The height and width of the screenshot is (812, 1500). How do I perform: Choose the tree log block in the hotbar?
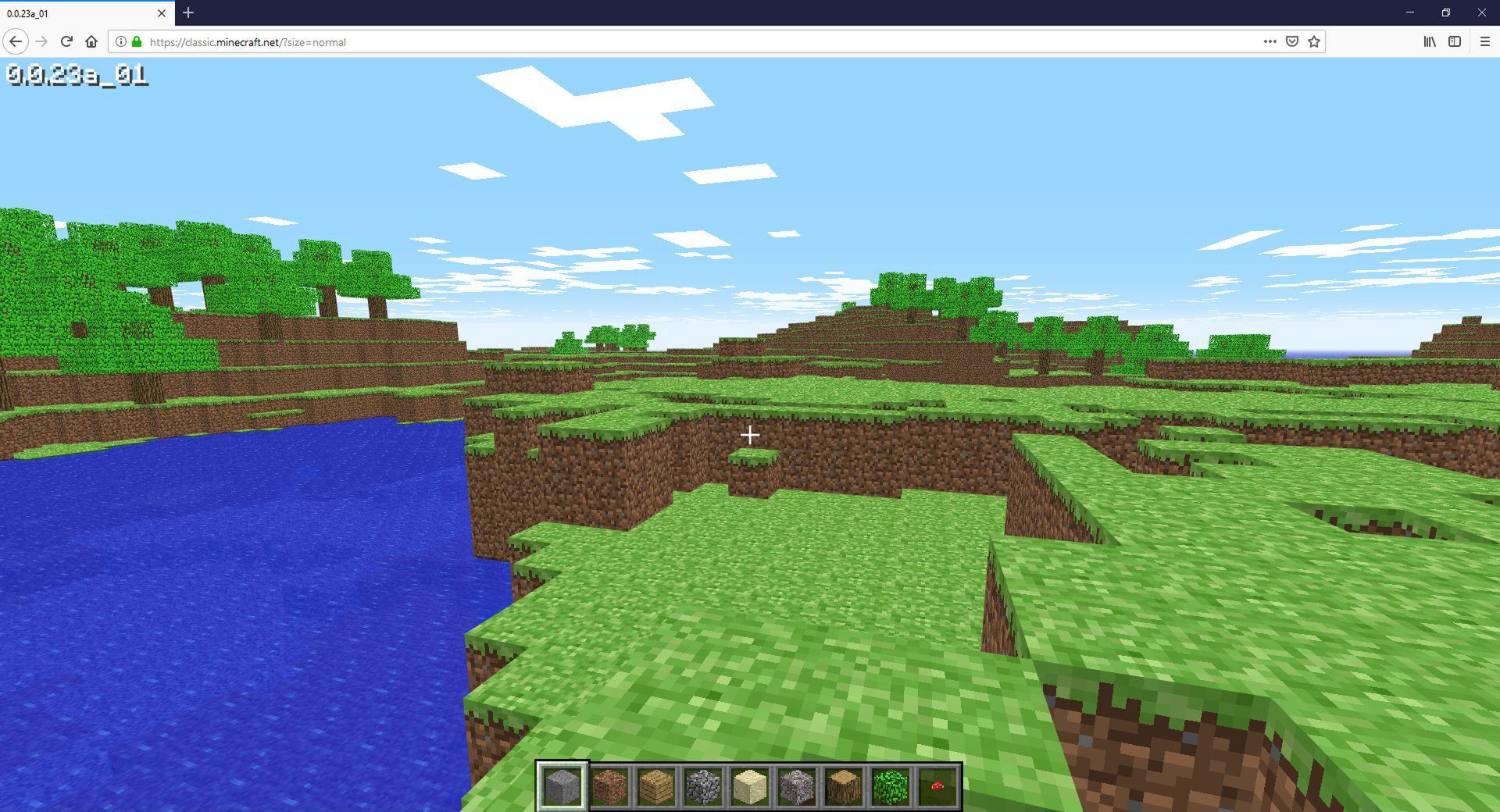tap(842, 786)
